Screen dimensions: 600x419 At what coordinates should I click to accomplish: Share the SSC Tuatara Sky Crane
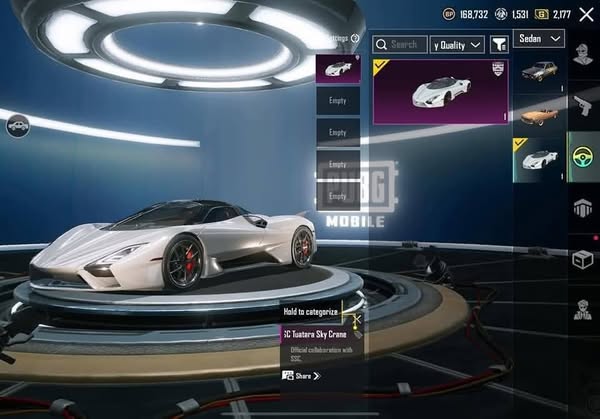(300, 375)
